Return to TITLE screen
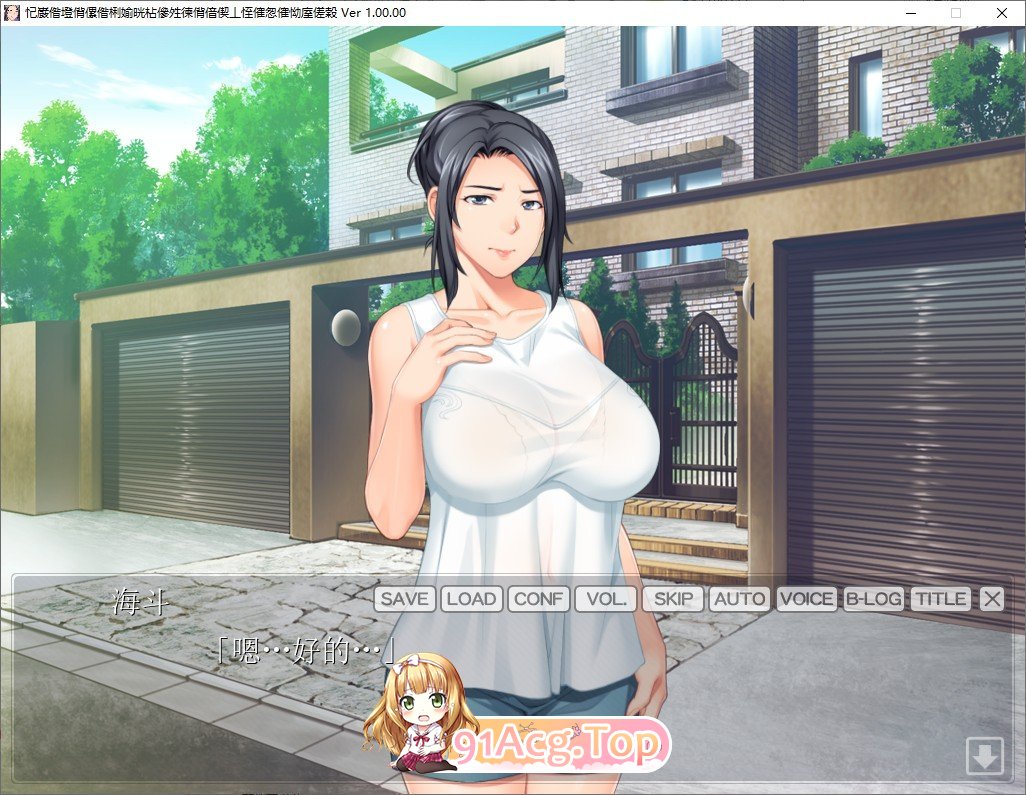 click(941, 599)
